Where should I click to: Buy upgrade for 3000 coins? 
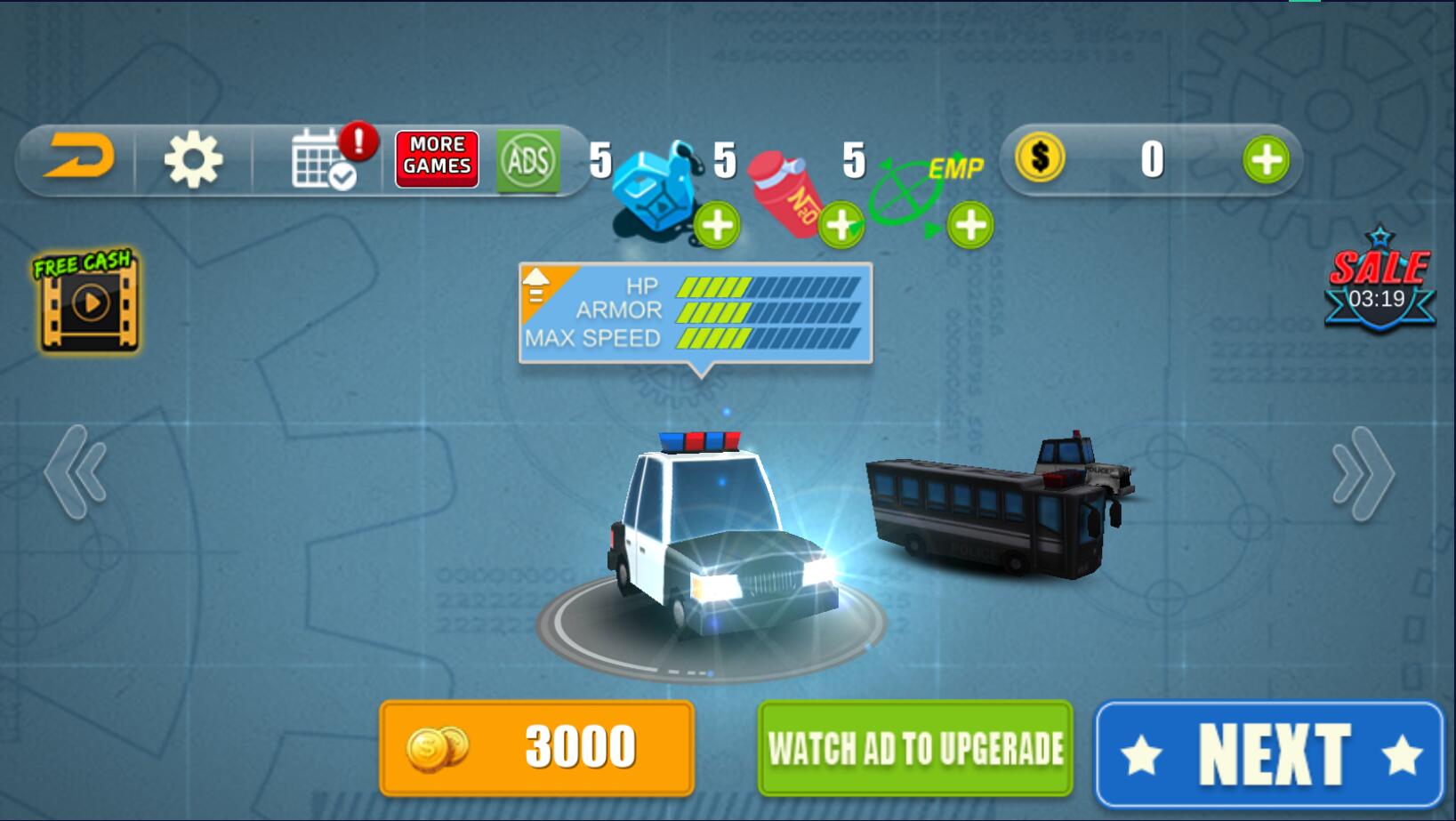pos(536,747)
